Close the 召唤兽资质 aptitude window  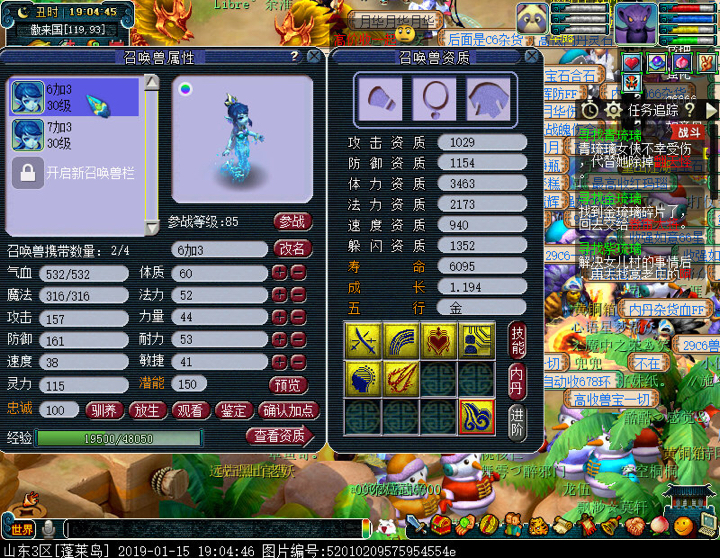(x=538, y=57)
